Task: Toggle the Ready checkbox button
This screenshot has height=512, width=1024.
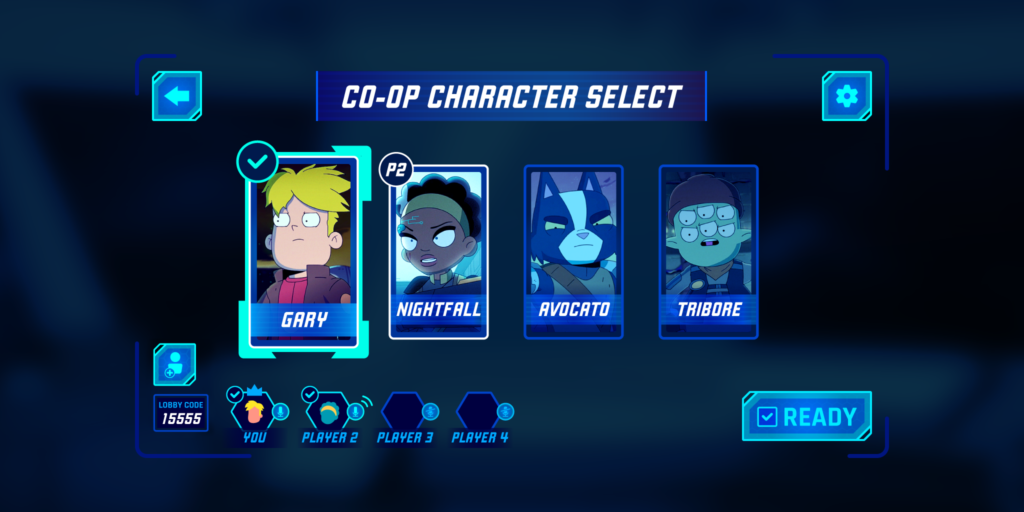Action: 807,416
